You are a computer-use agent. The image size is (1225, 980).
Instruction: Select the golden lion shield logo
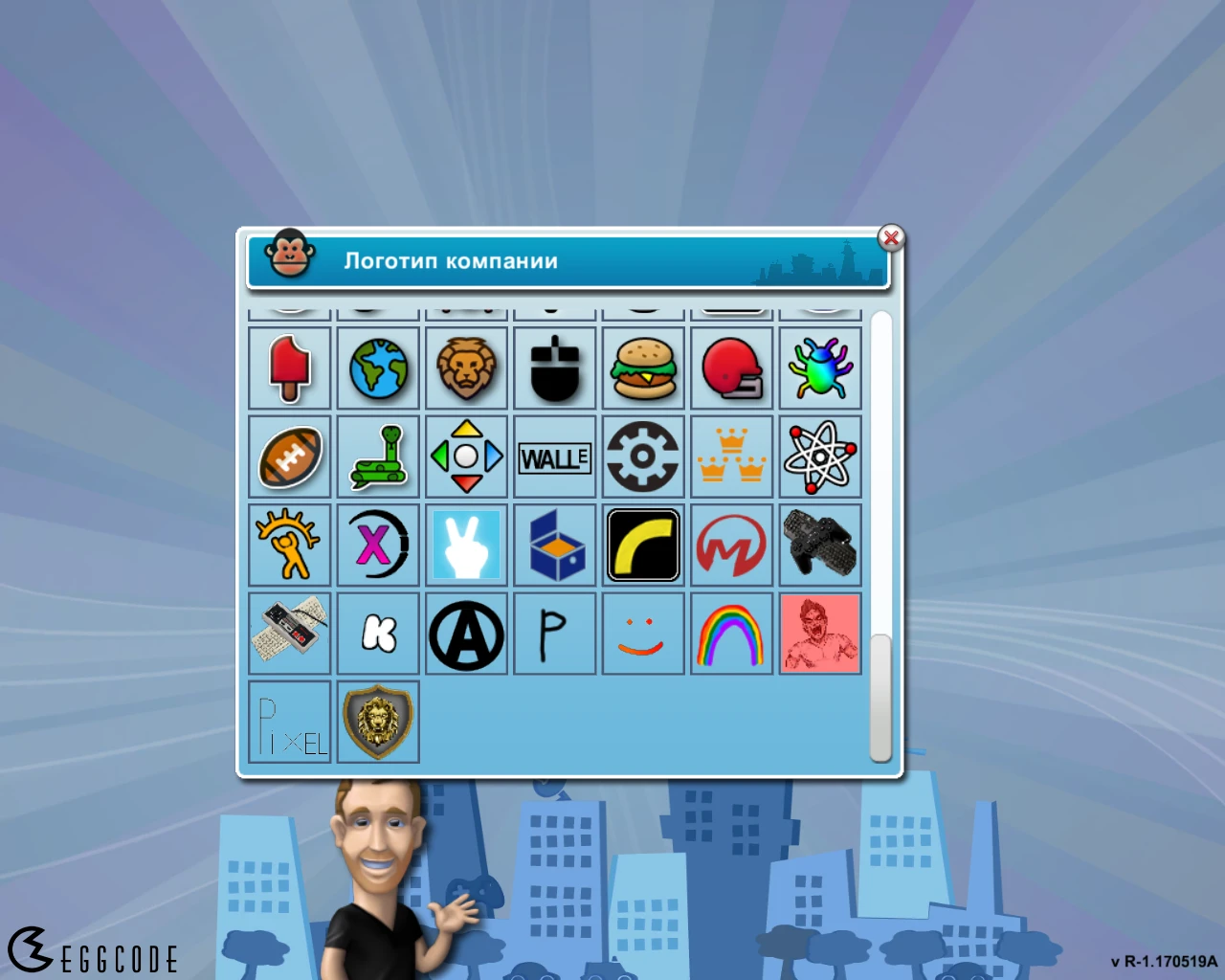coord(377,722)
